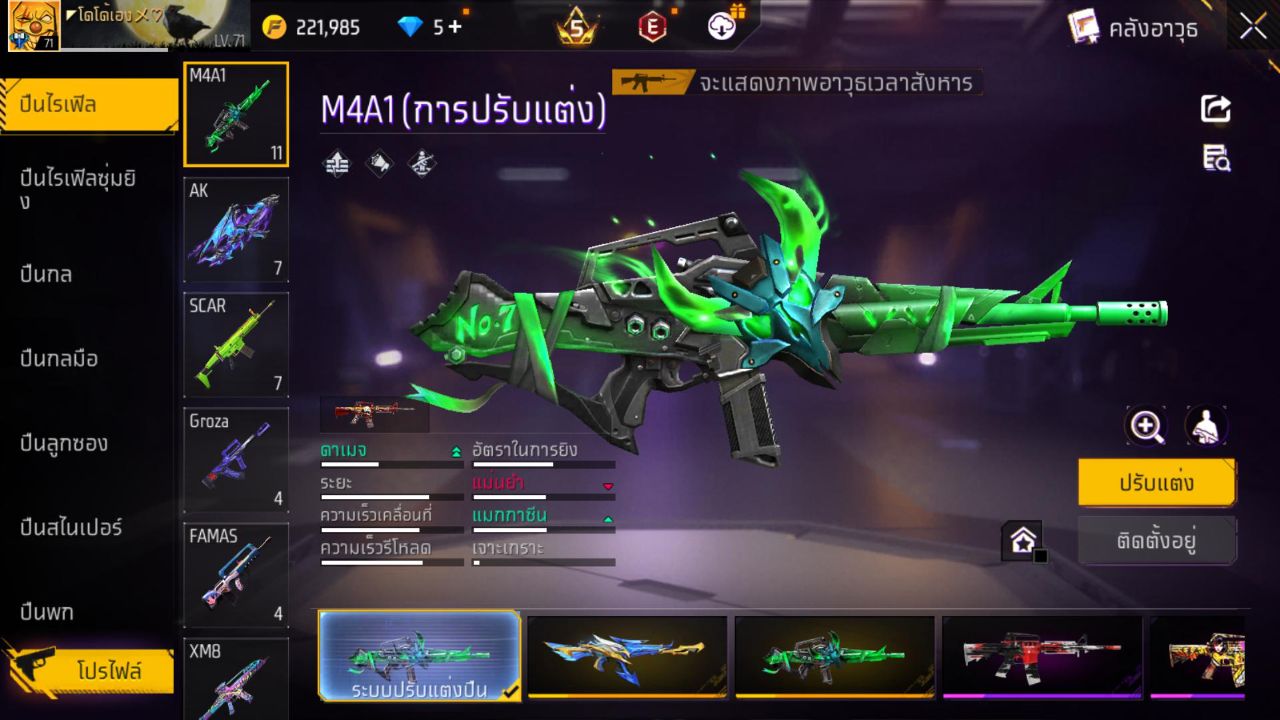The image size is (1280, 720).
Task: Click the rank level 5 badge icon
Action: [575, 27]
